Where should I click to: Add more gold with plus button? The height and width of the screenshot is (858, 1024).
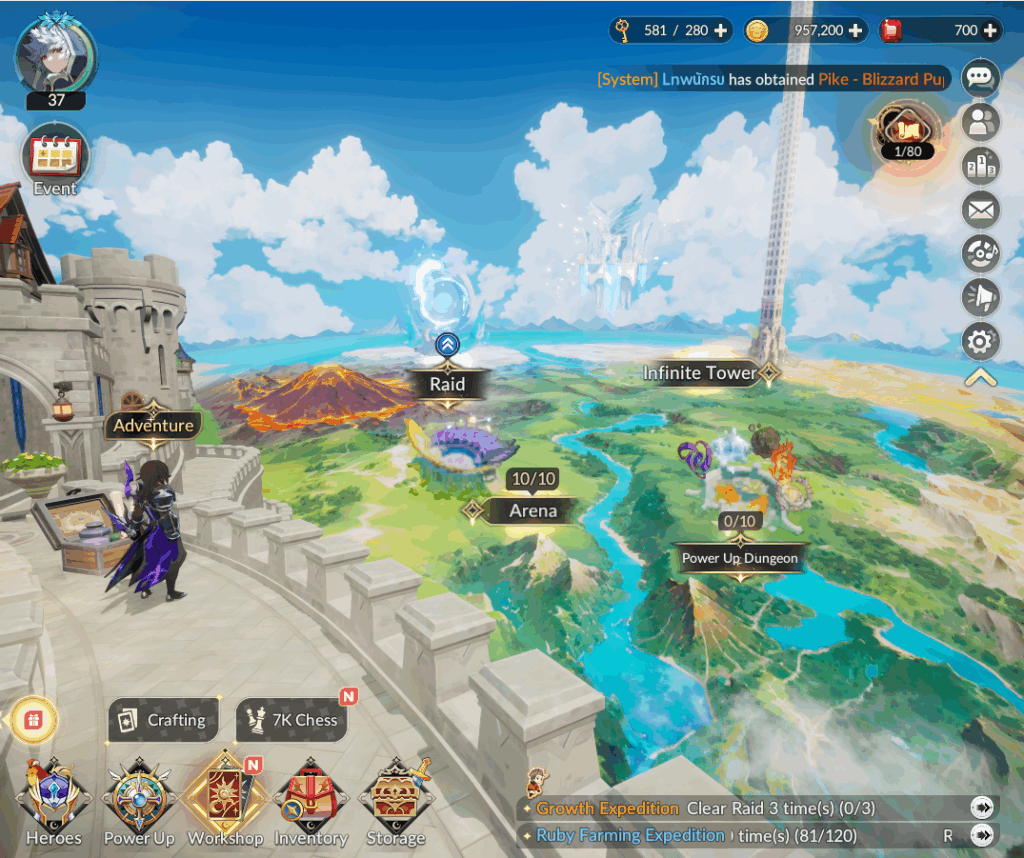click(855, 31)
